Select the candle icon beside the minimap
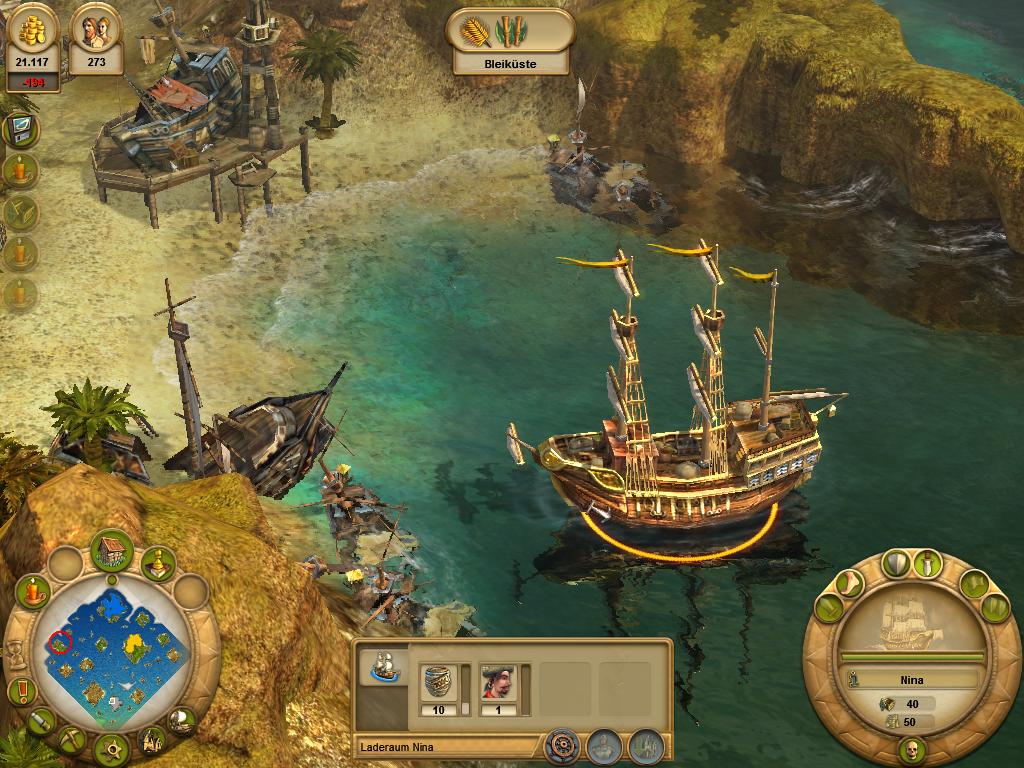The height and width of the screenshot is (768, 1024). click(33, 591)
